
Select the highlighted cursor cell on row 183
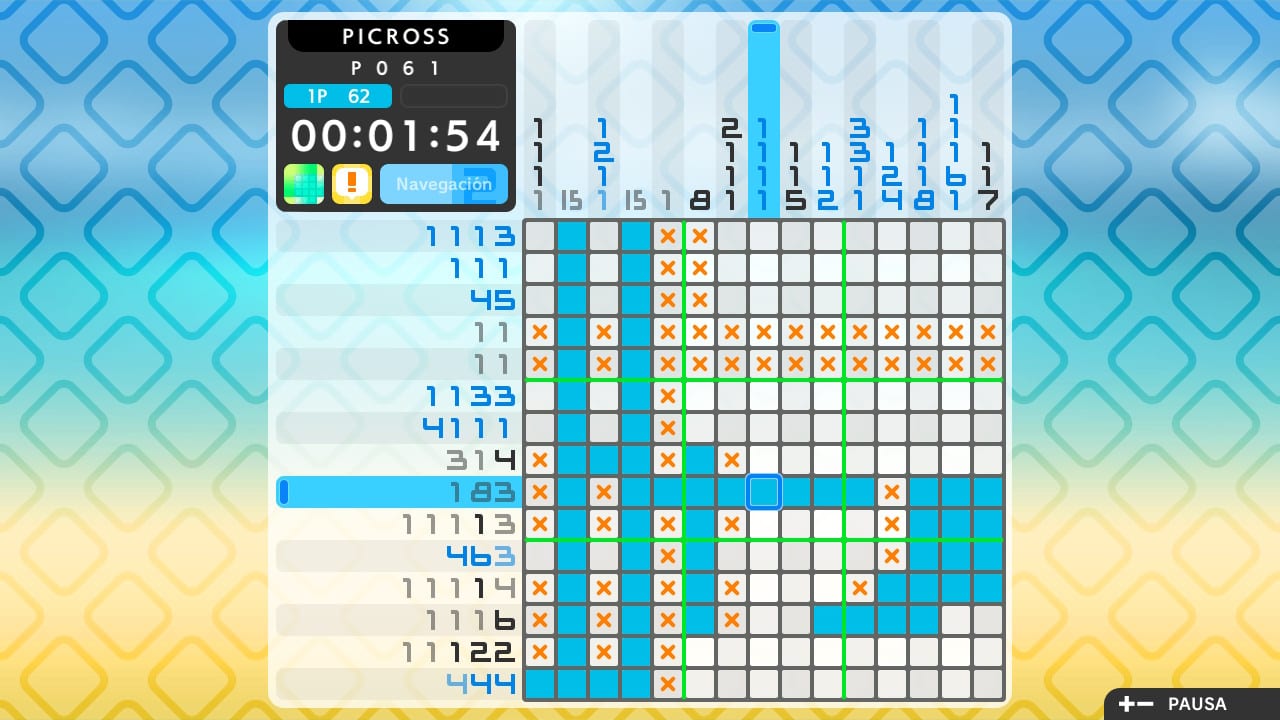(x=764, y=491)
